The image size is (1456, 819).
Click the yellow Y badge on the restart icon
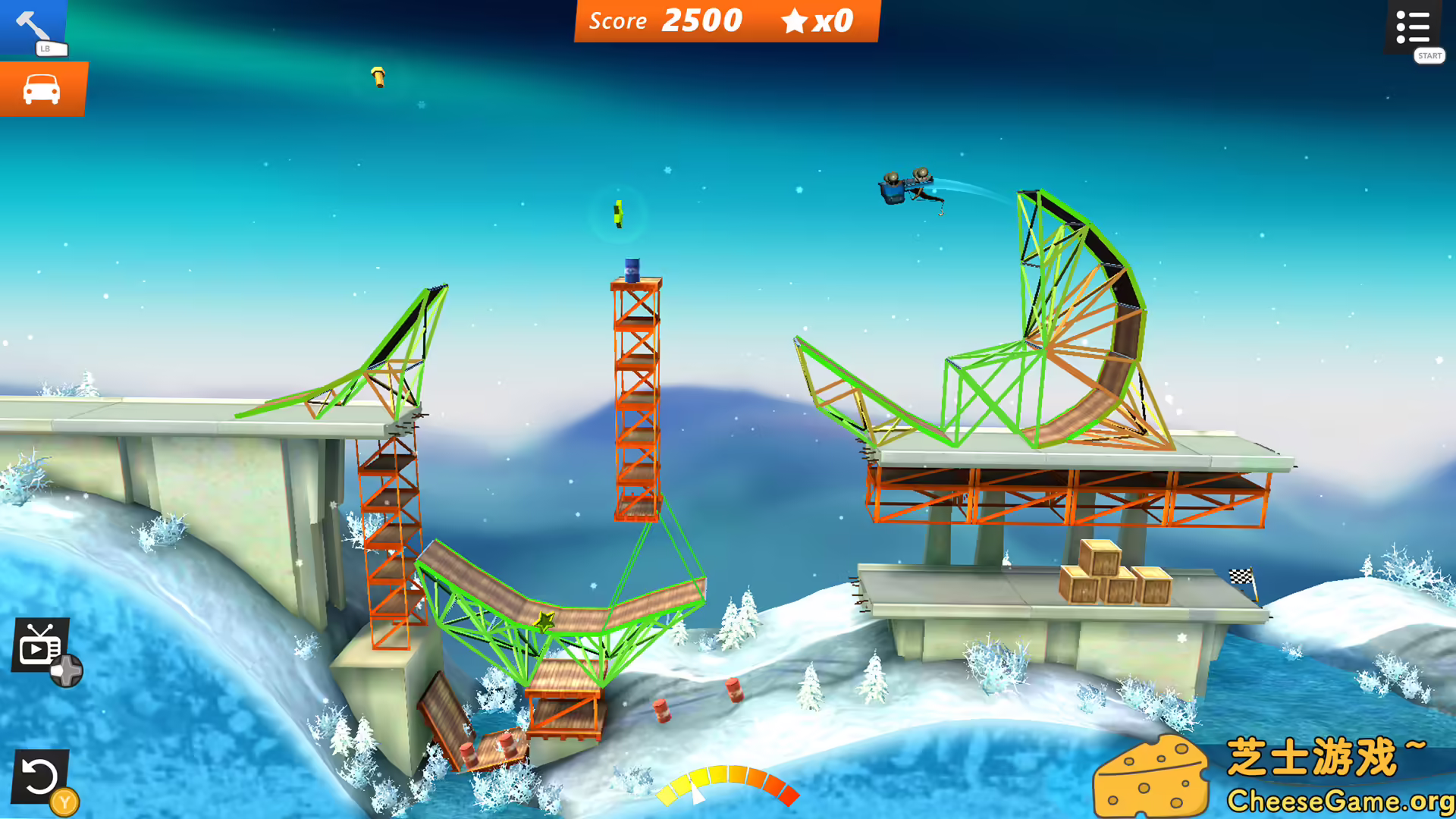[64, 800]
